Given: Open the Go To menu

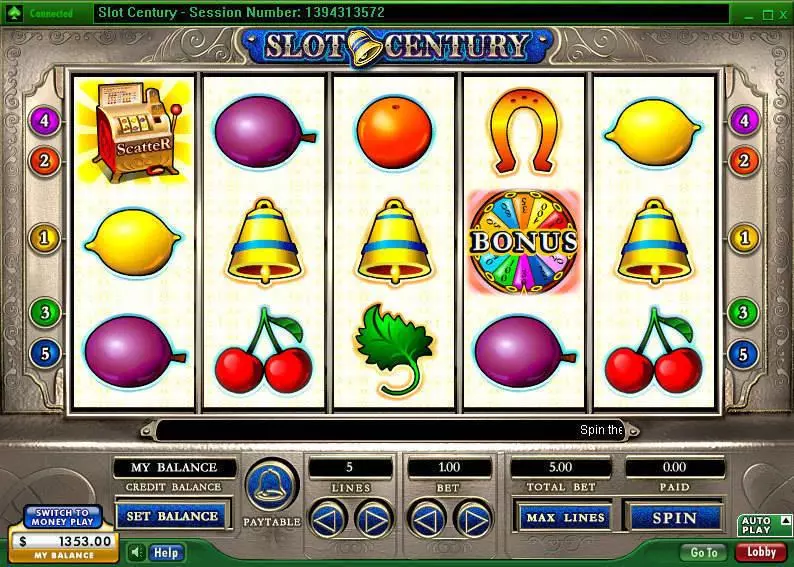Looking at the screenshot, I should point(704,552).
